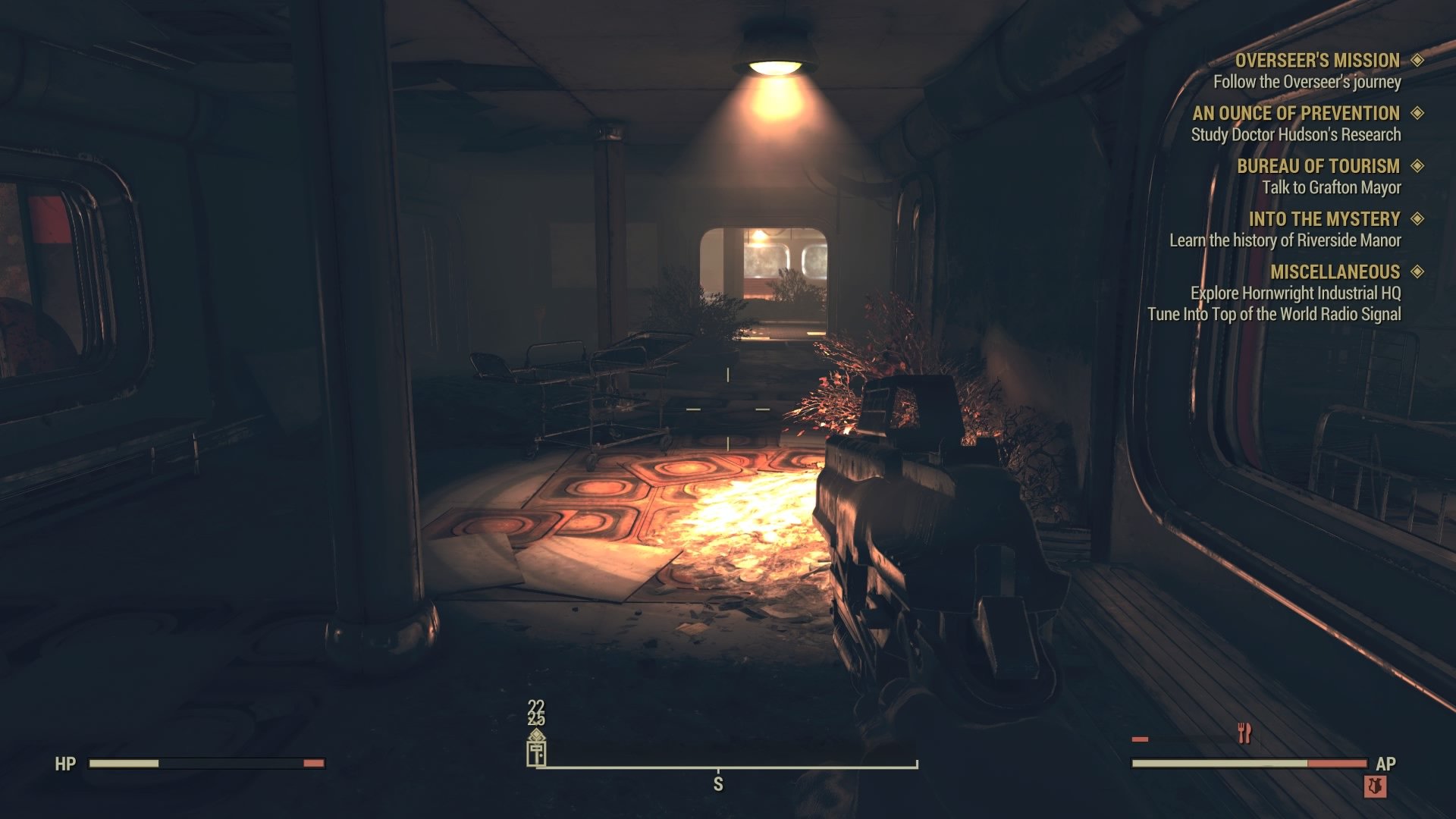Toggle tracking for An Ounce of Prevention quest
This screenshot has height=819, width=1456.
1417,114
